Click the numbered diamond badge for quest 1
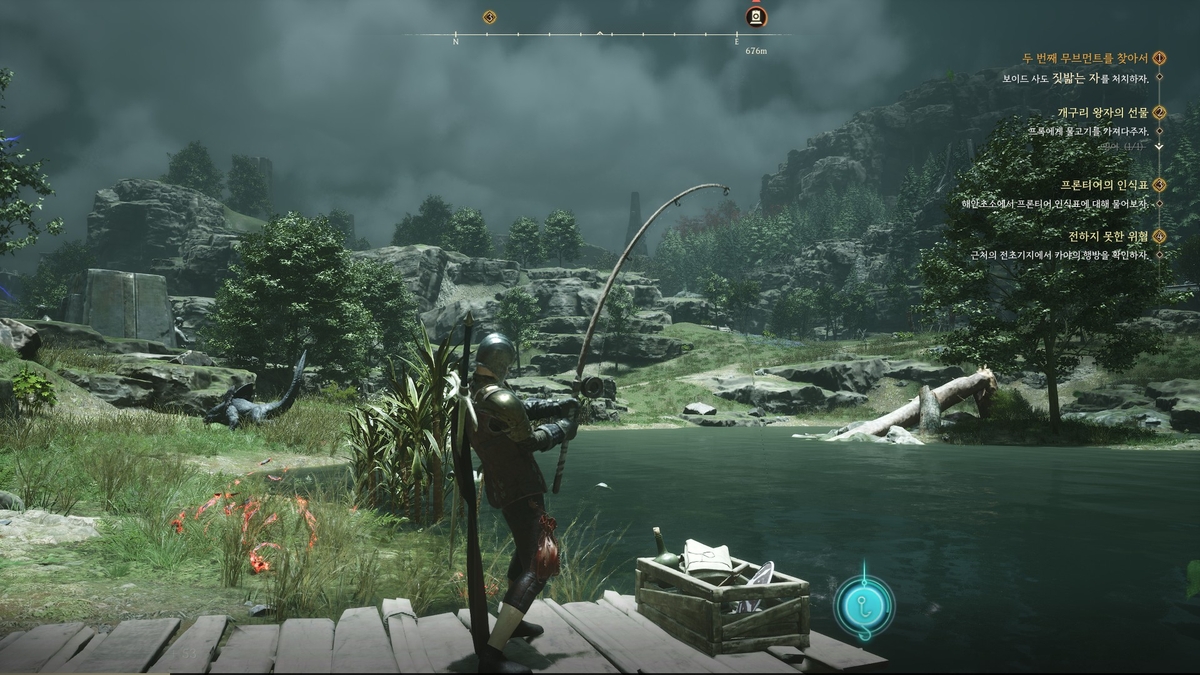 click(1160, 58)
